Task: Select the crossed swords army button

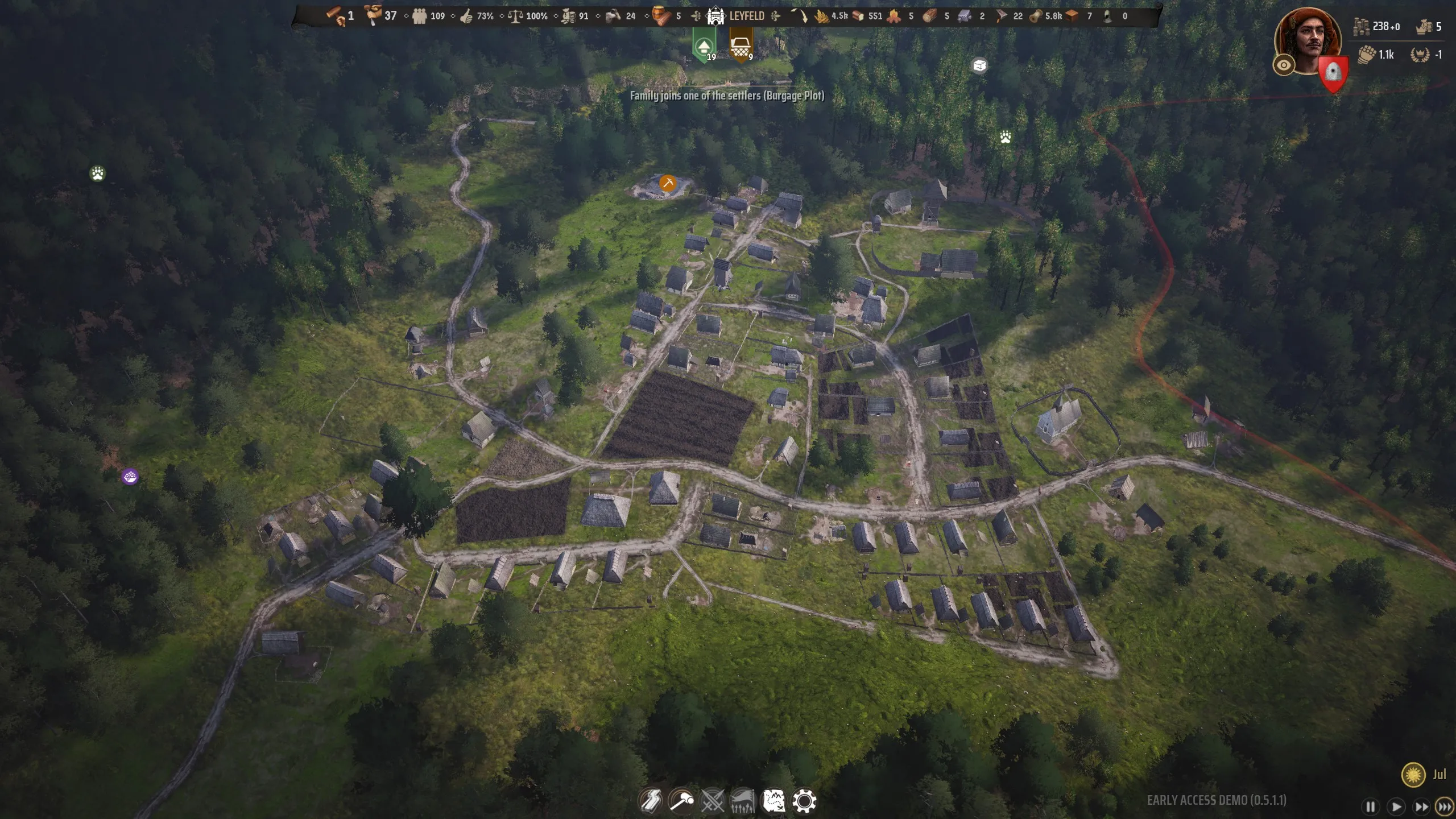Action: point(712,801)
